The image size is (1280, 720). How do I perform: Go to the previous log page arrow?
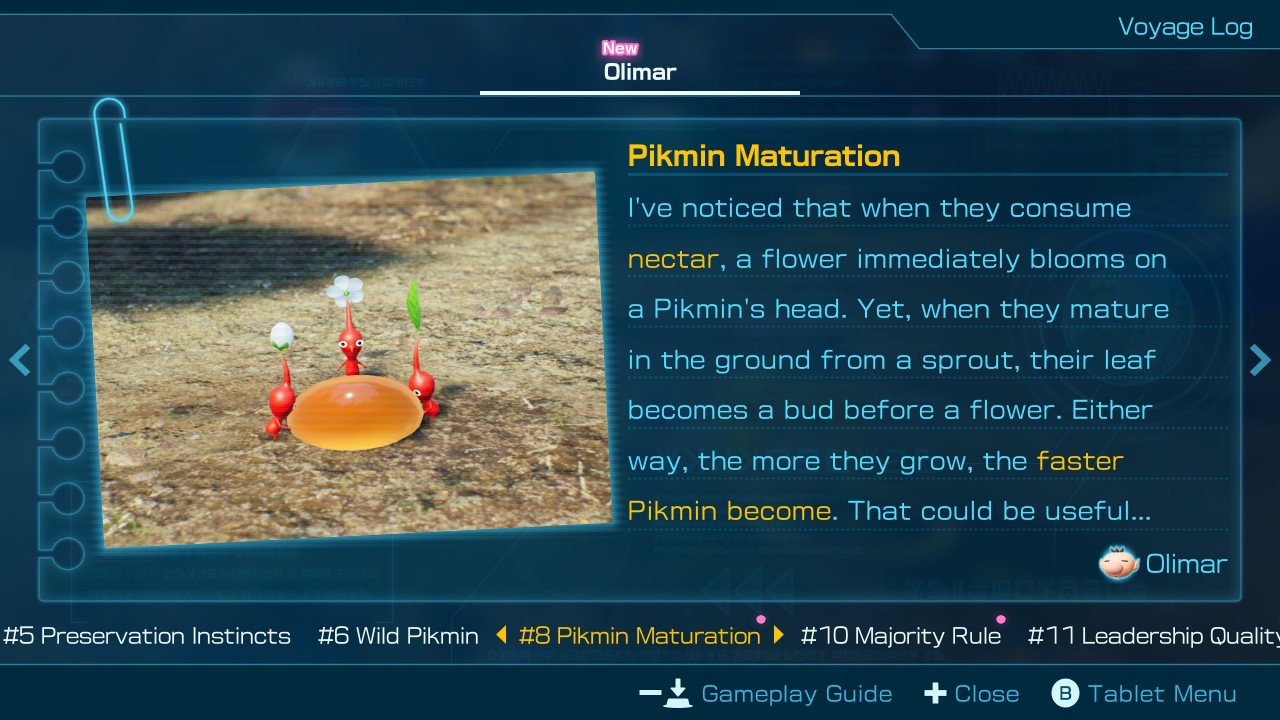(19, 360)
